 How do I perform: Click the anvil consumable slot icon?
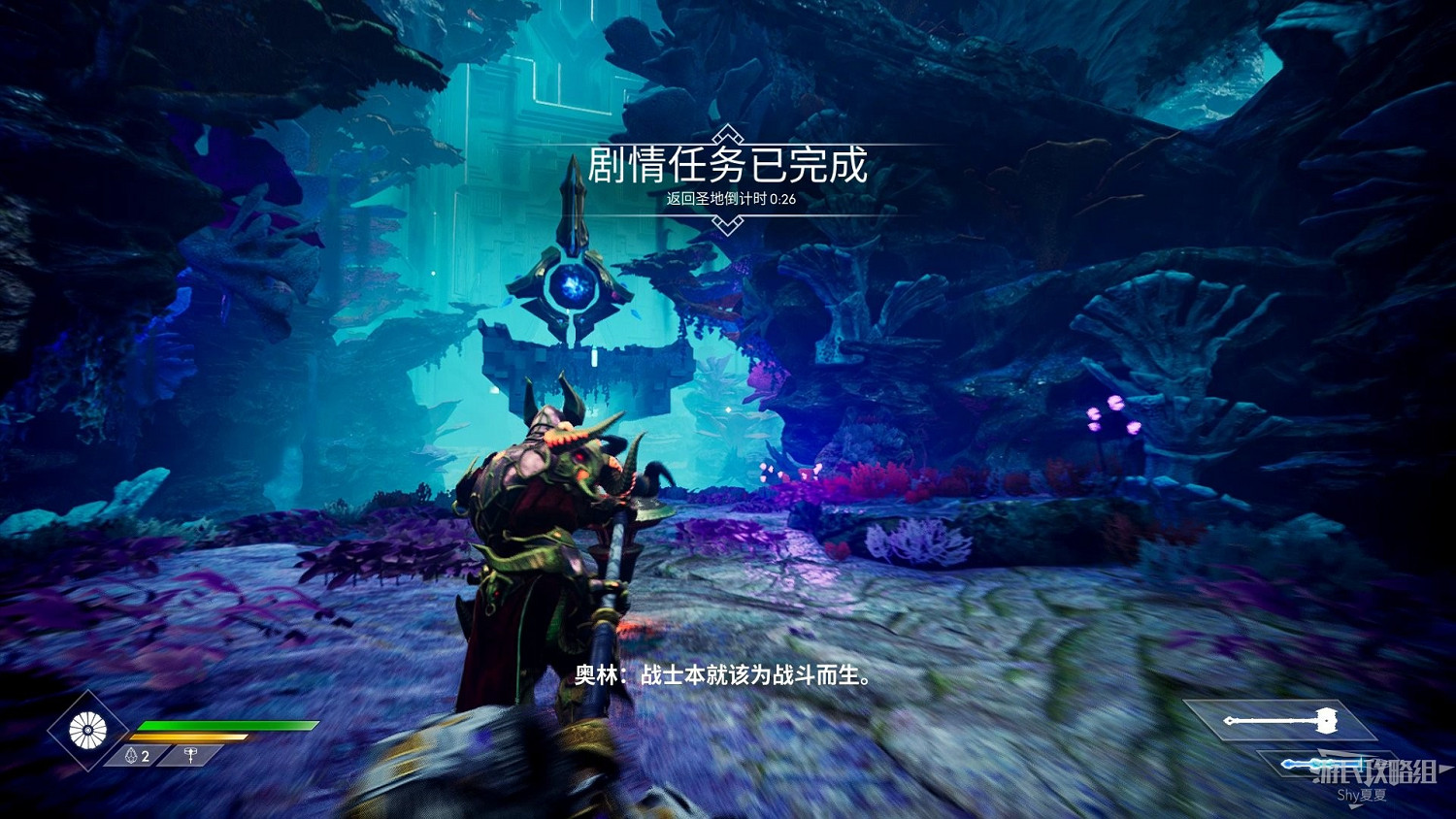click(x=190, y=753)
